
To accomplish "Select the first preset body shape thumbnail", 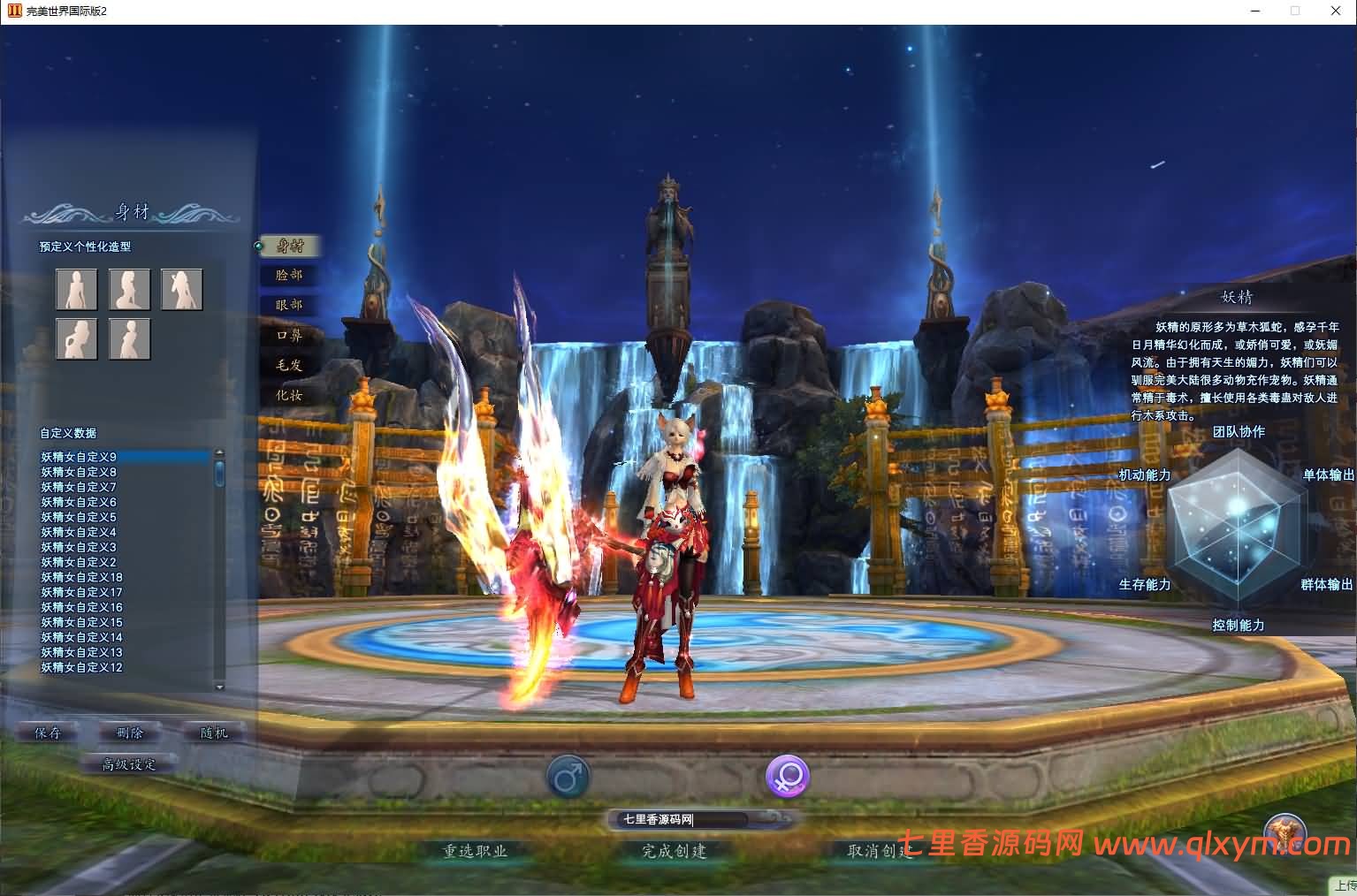I will pyautogui.click(x=77, y=289).
